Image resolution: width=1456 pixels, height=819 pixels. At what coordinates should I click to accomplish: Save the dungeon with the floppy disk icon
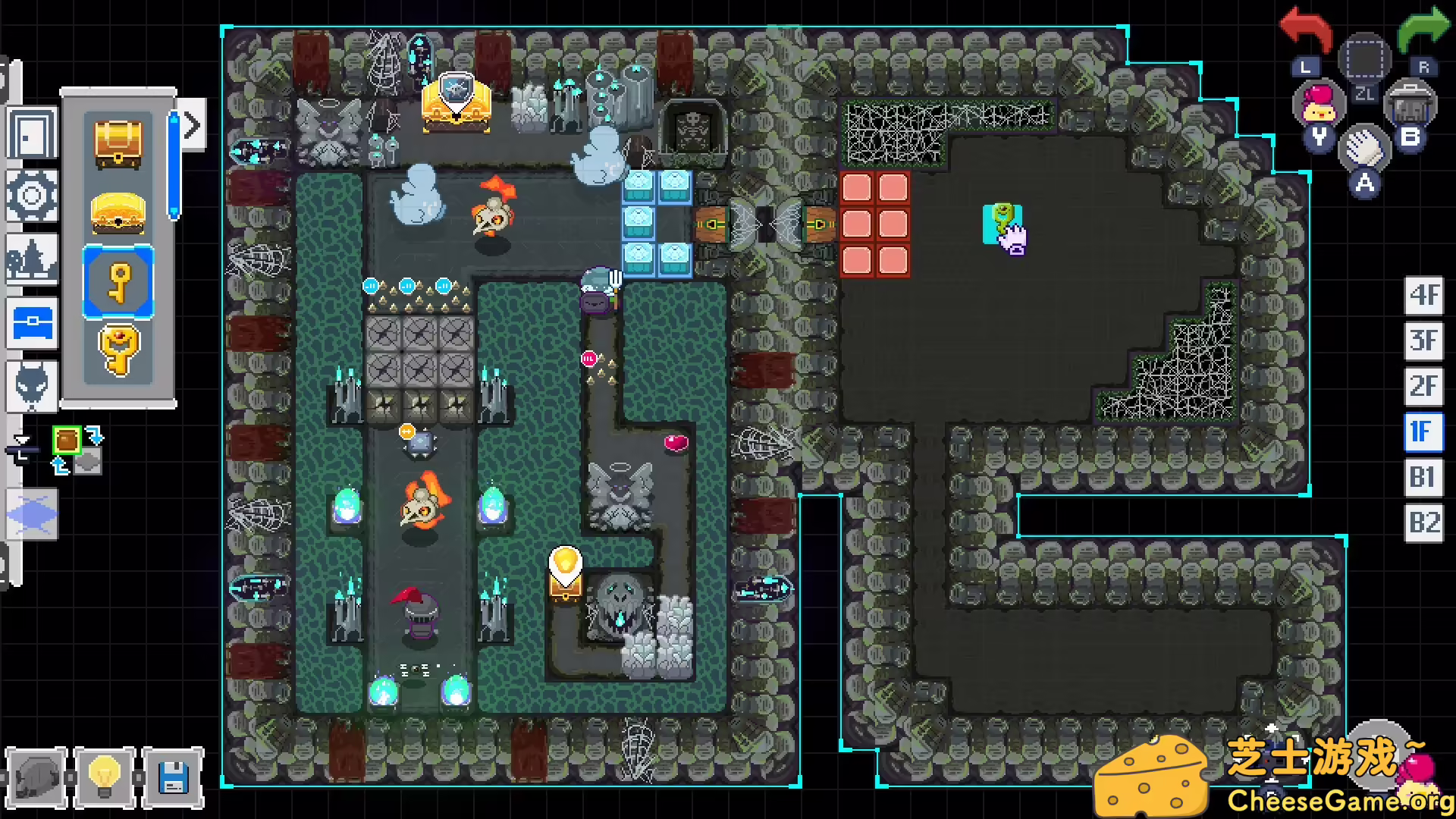pyautogui.click(x=174, y=776)
